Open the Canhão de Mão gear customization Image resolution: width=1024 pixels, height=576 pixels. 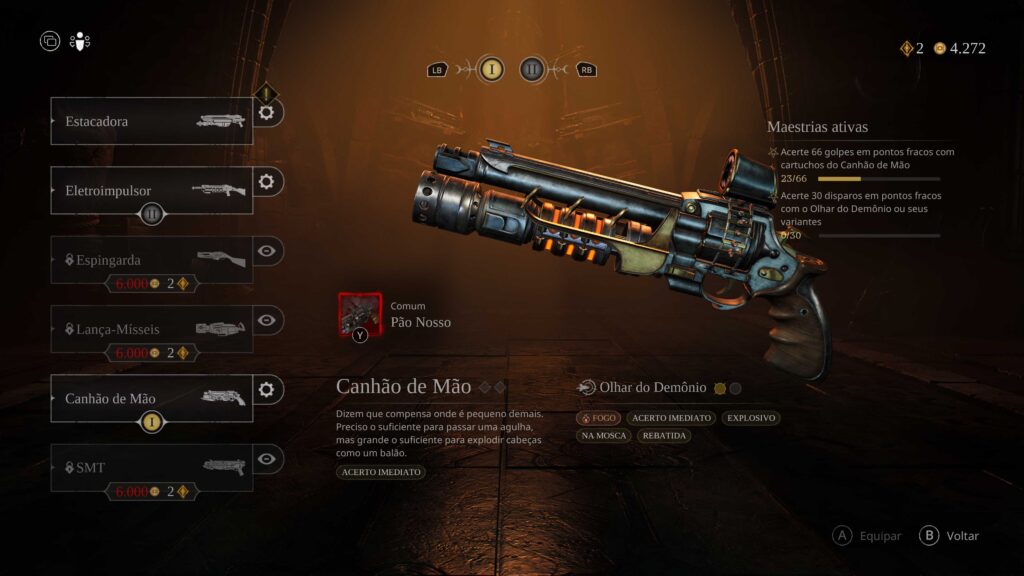click(267, 389)
